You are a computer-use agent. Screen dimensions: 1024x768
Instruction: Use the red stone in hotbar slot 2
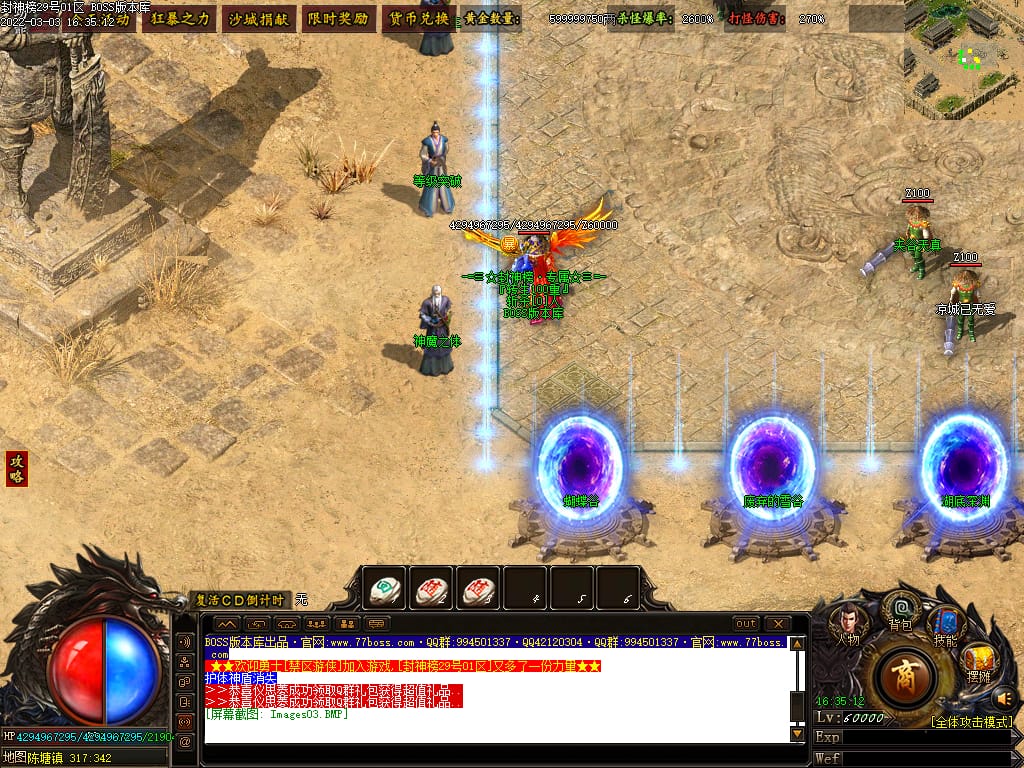(431, 590)
